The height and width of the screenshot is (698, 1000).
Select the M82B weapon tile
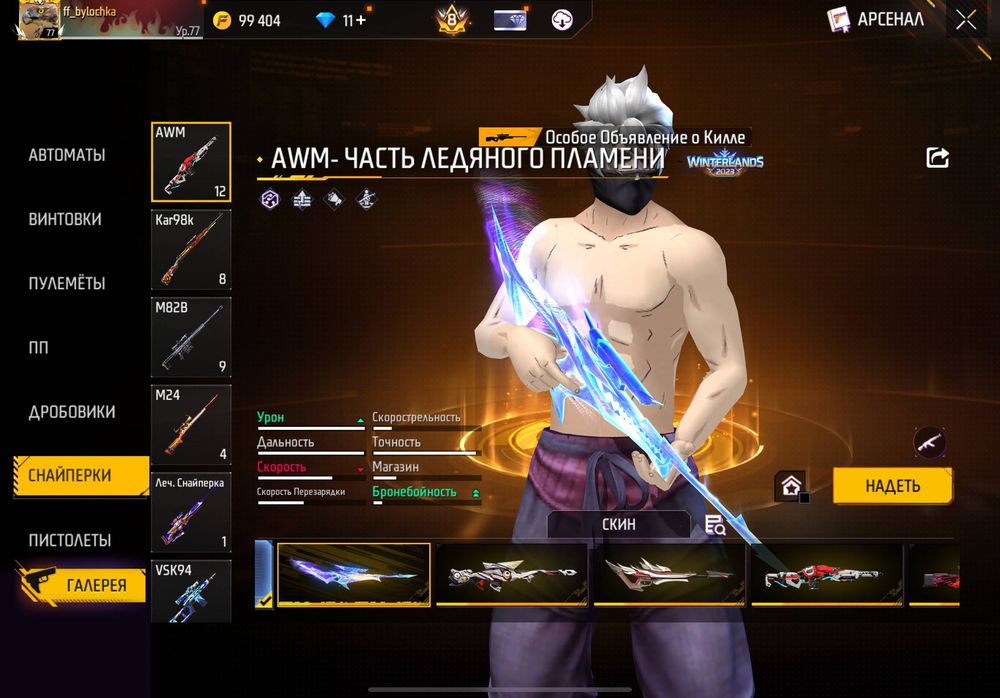(x=191, y=337)
